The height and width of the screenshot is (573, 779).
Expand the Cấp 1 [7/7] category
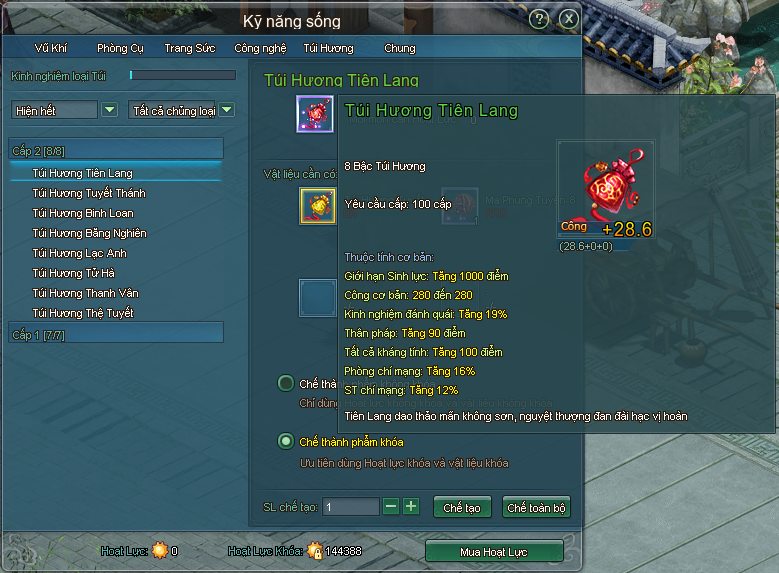click(115, 333)
